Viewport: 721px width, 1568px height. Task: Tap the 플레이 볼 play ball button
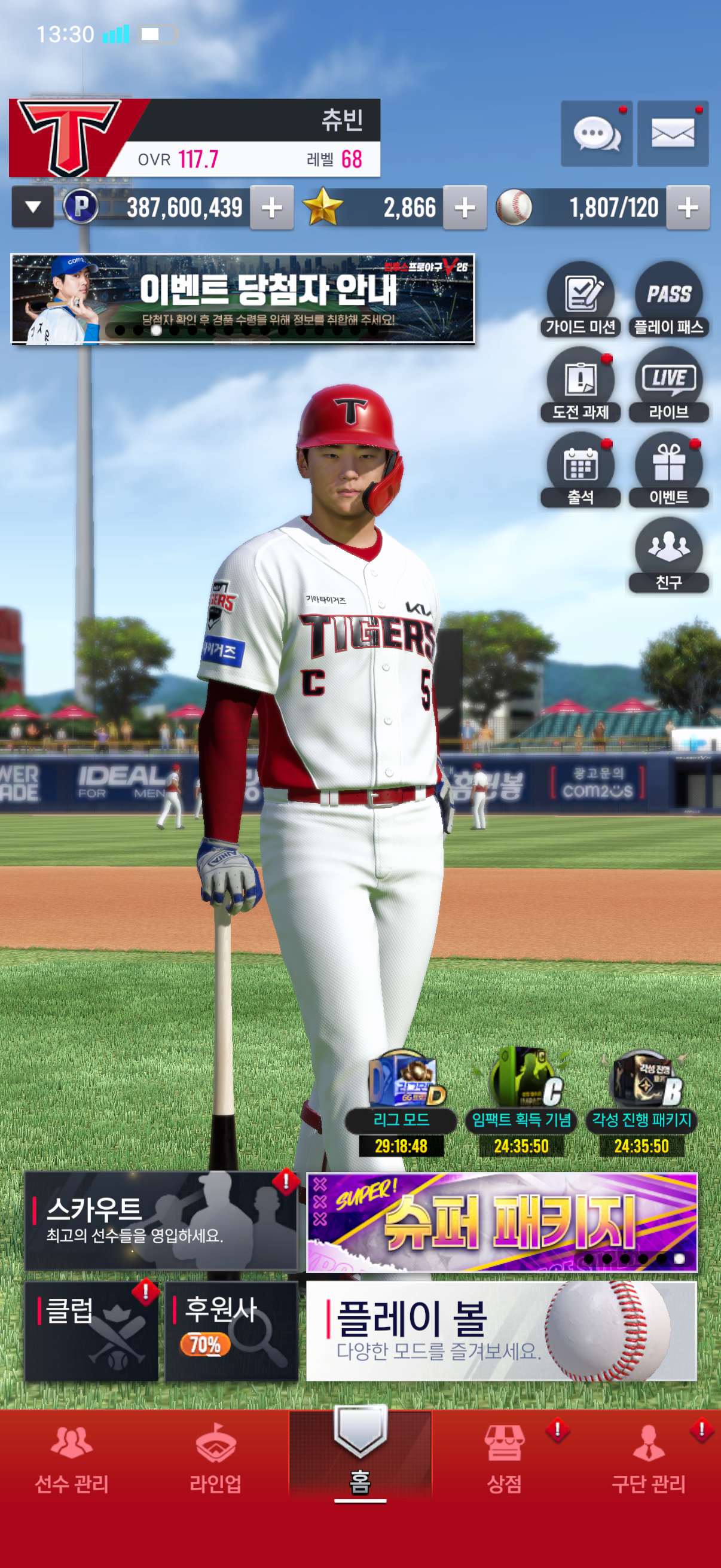(x=501, y=1331)
